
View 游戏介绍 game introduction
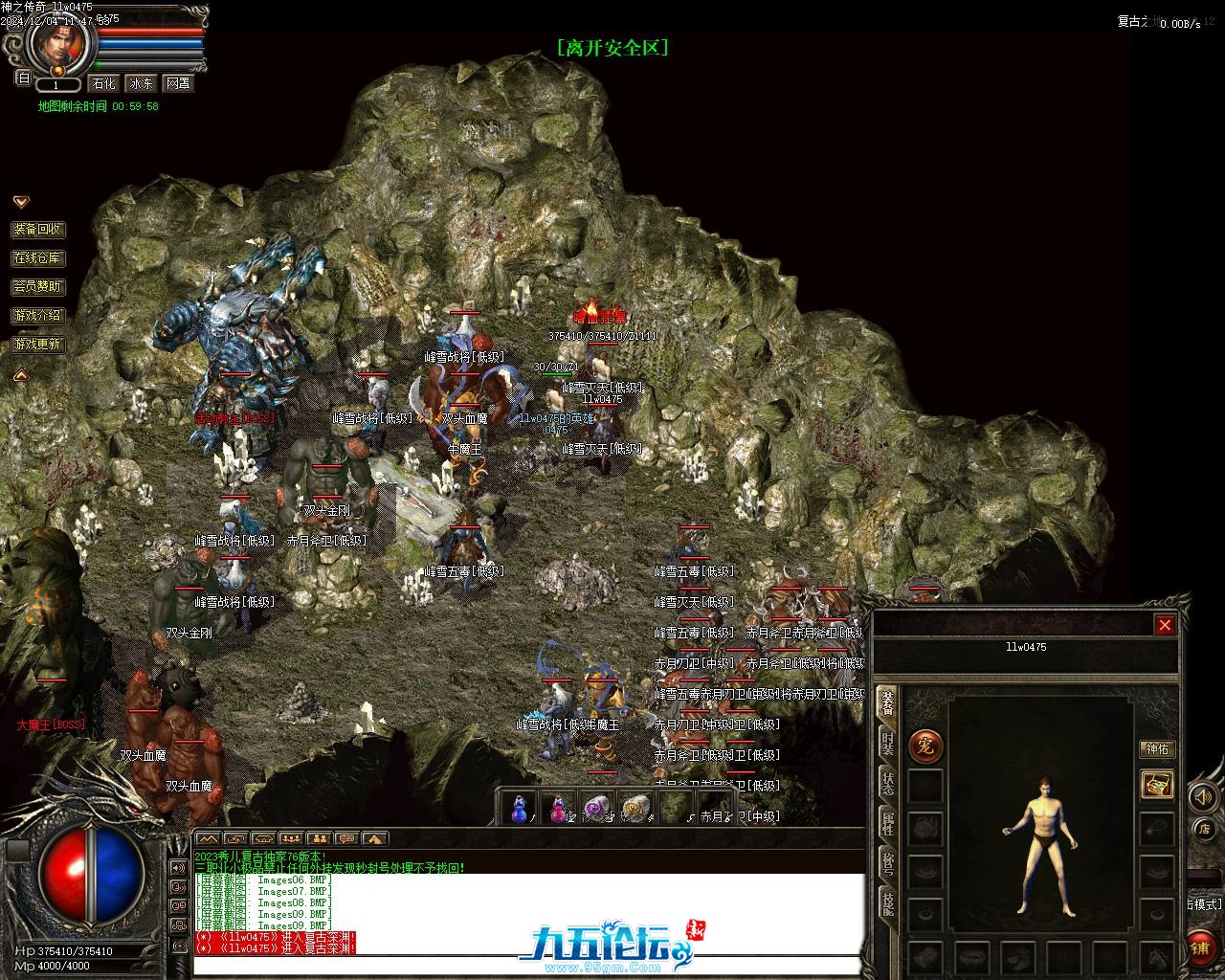(x=38, y=315)
